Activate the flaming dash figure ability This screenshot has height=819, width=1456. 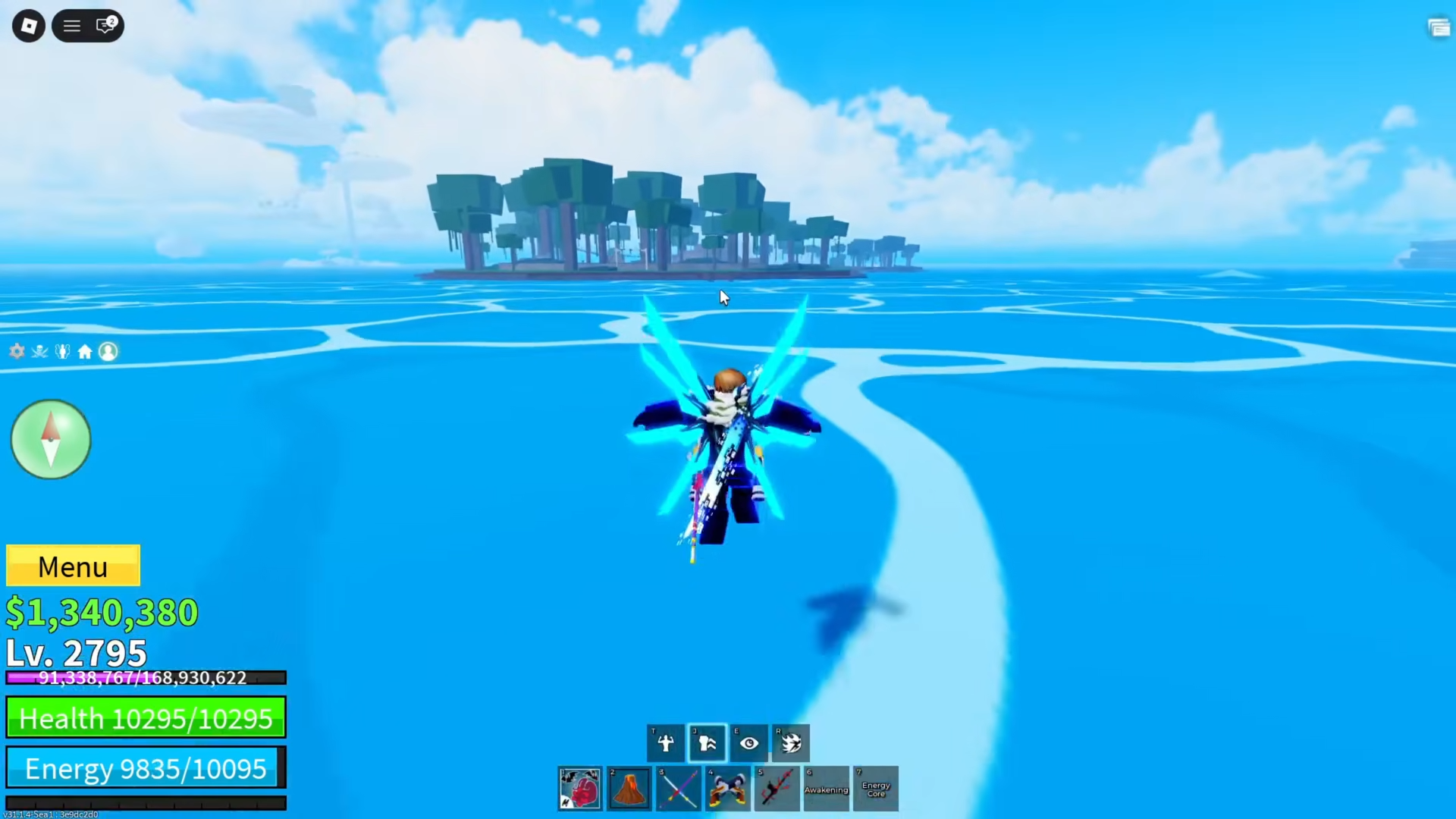click(x=791, y=743)
